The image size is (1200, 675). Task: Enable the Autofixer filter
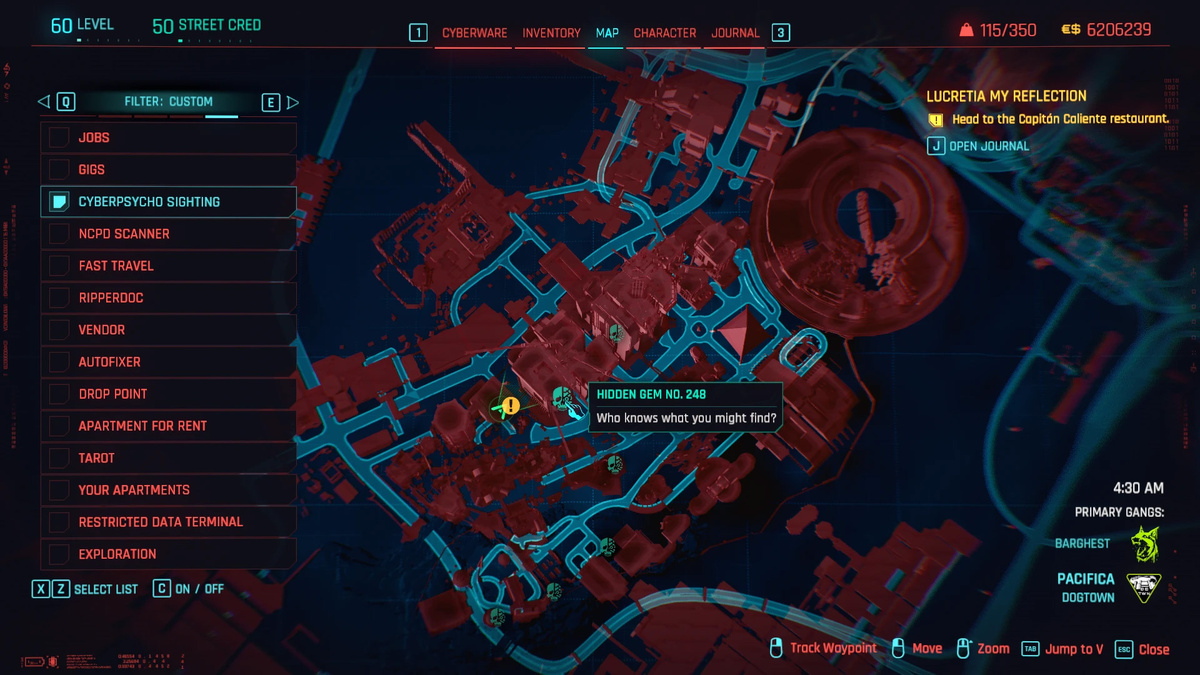[168, 362]
